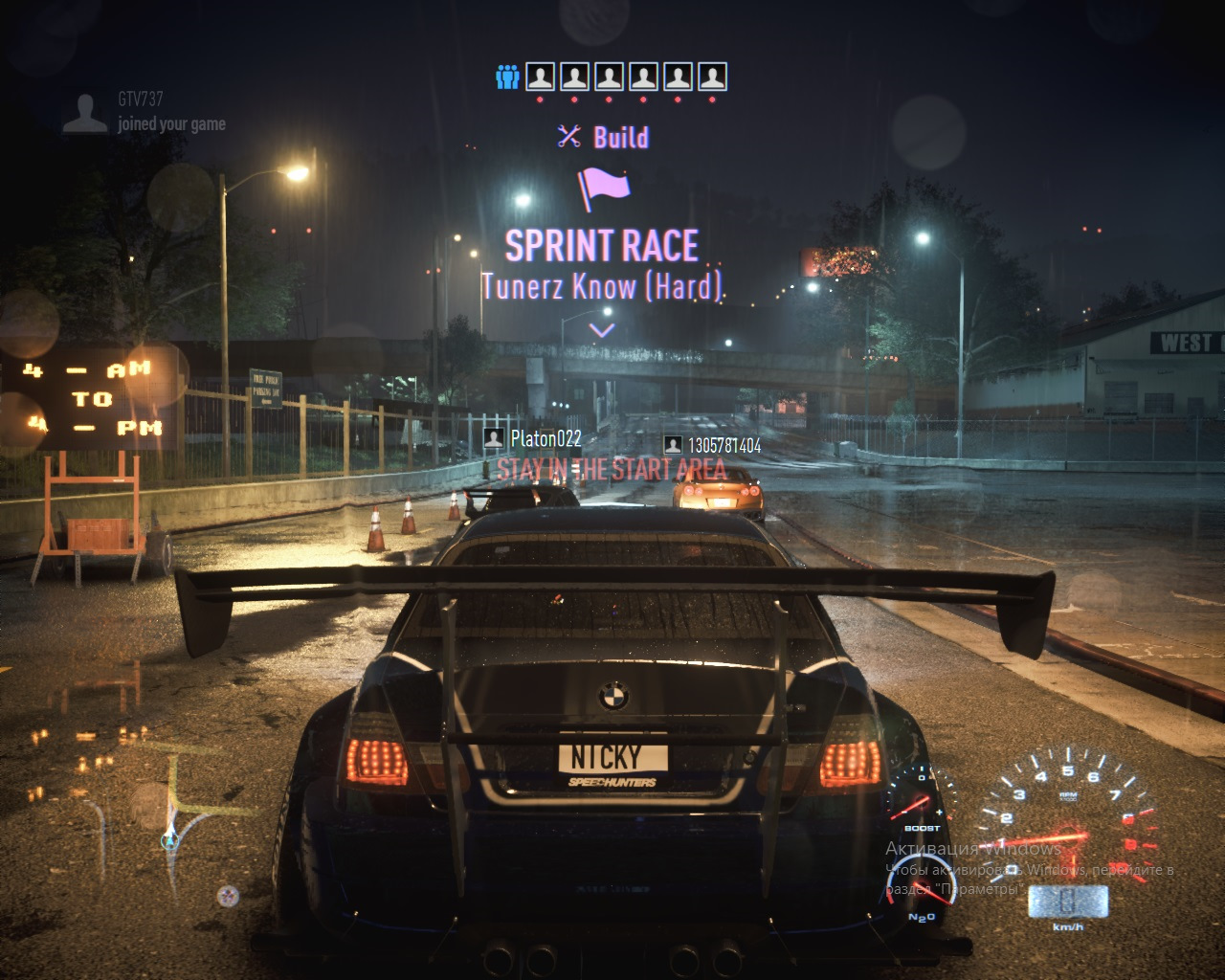1225x980 pixels.
Task: Select the first empty player slot
Action: [539, 76]
